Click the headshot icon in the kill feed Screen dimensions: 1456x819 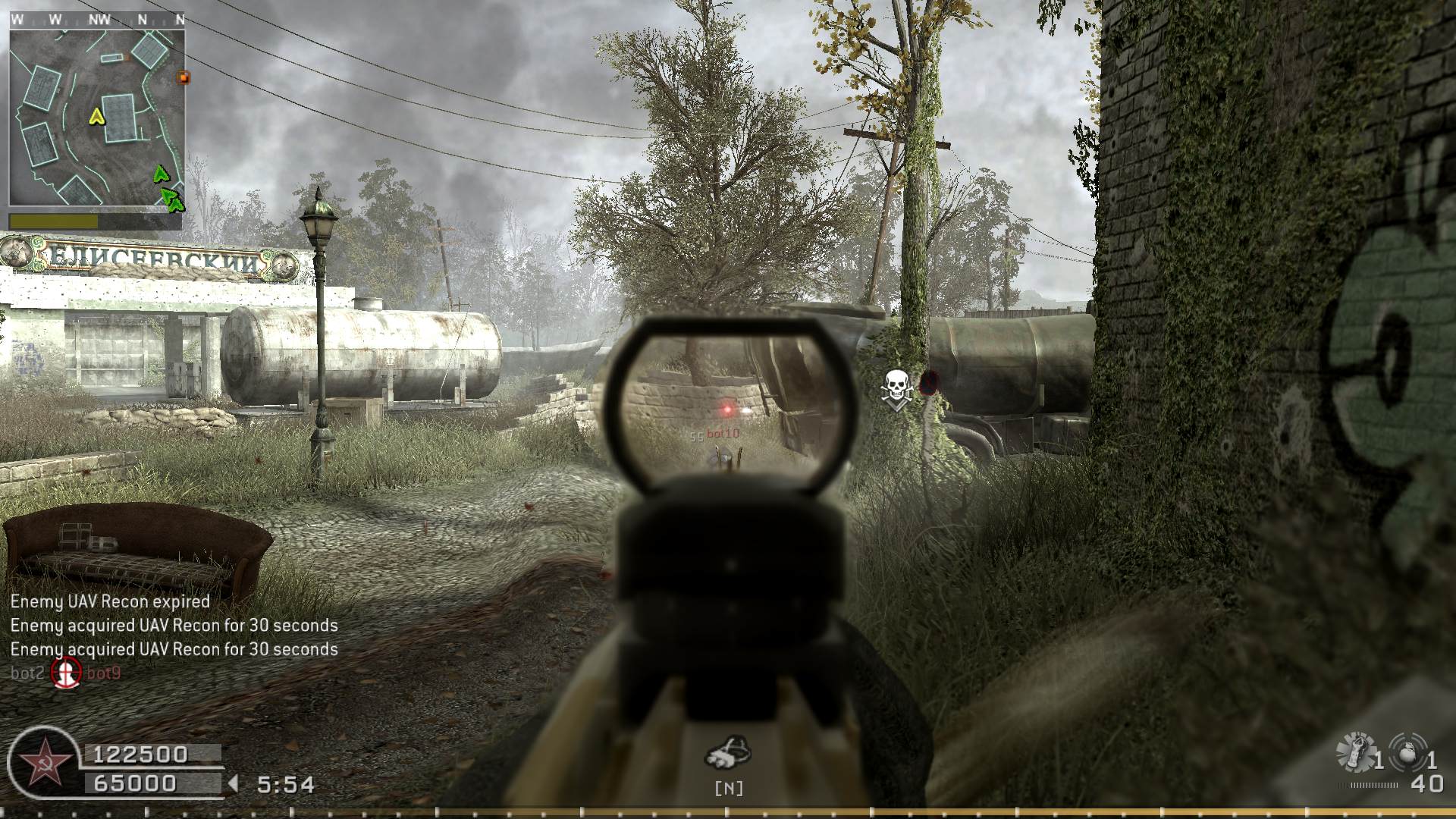tap(66, 673)
